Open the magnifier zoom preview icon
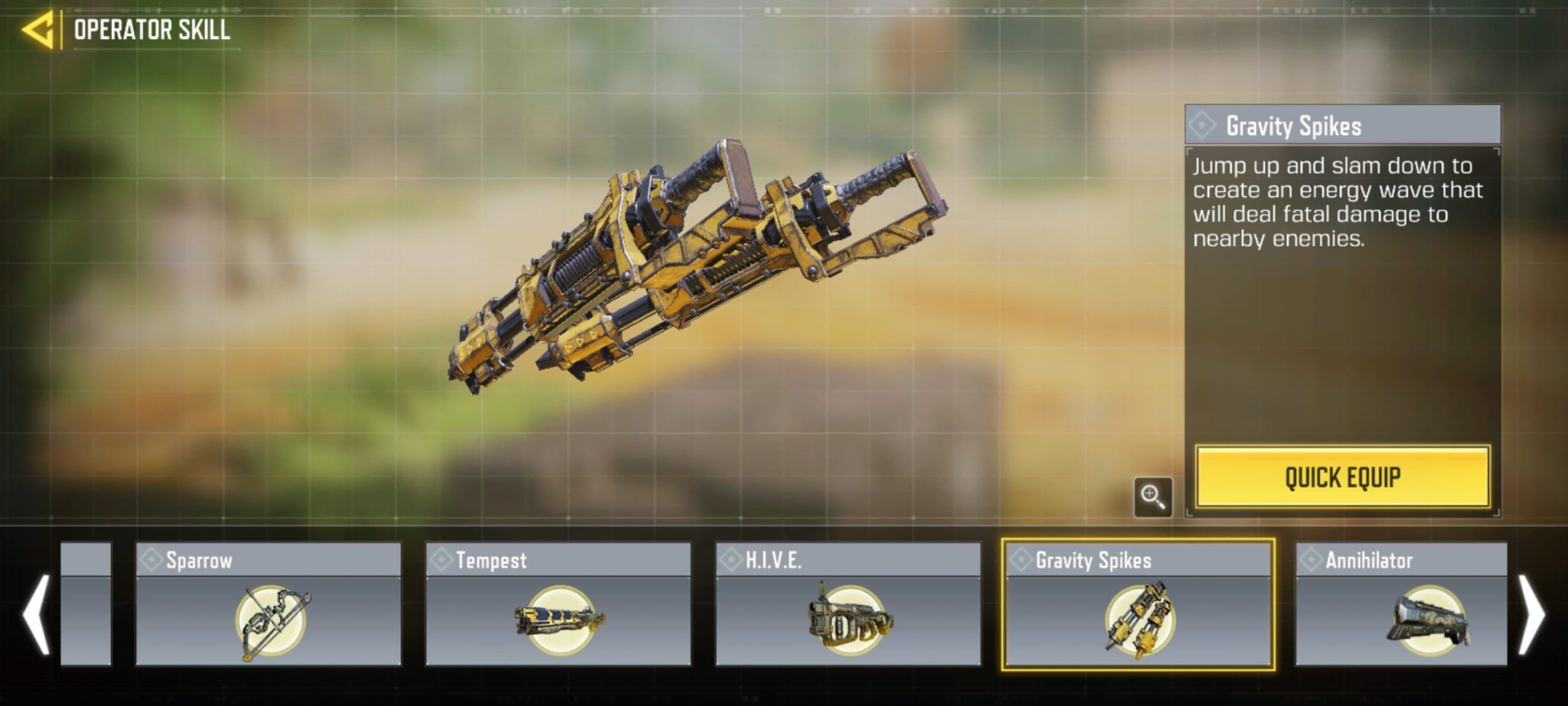Screen dimensions: 1568x706 click(x=1152, y=498)
